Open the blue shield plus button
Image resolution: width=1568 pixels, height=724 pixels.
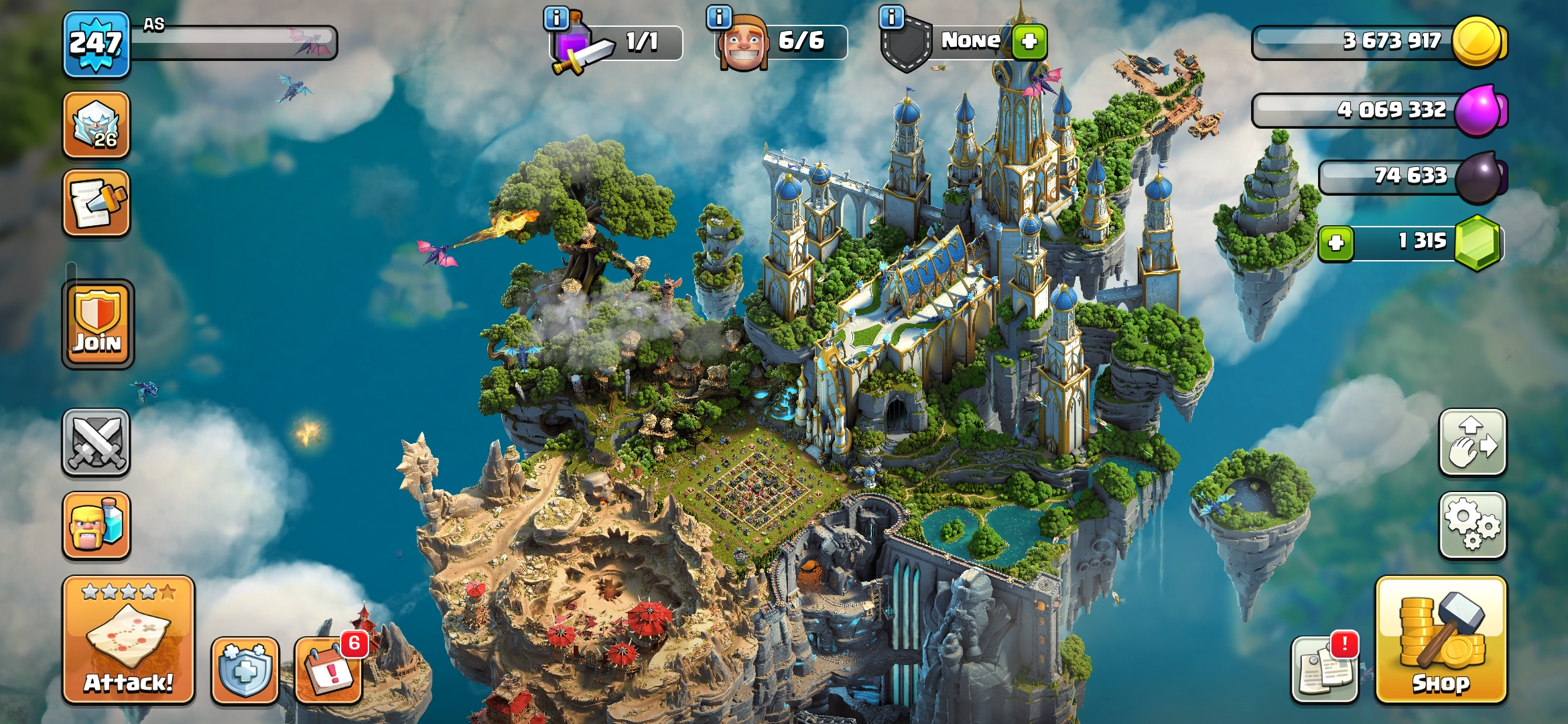245,669
